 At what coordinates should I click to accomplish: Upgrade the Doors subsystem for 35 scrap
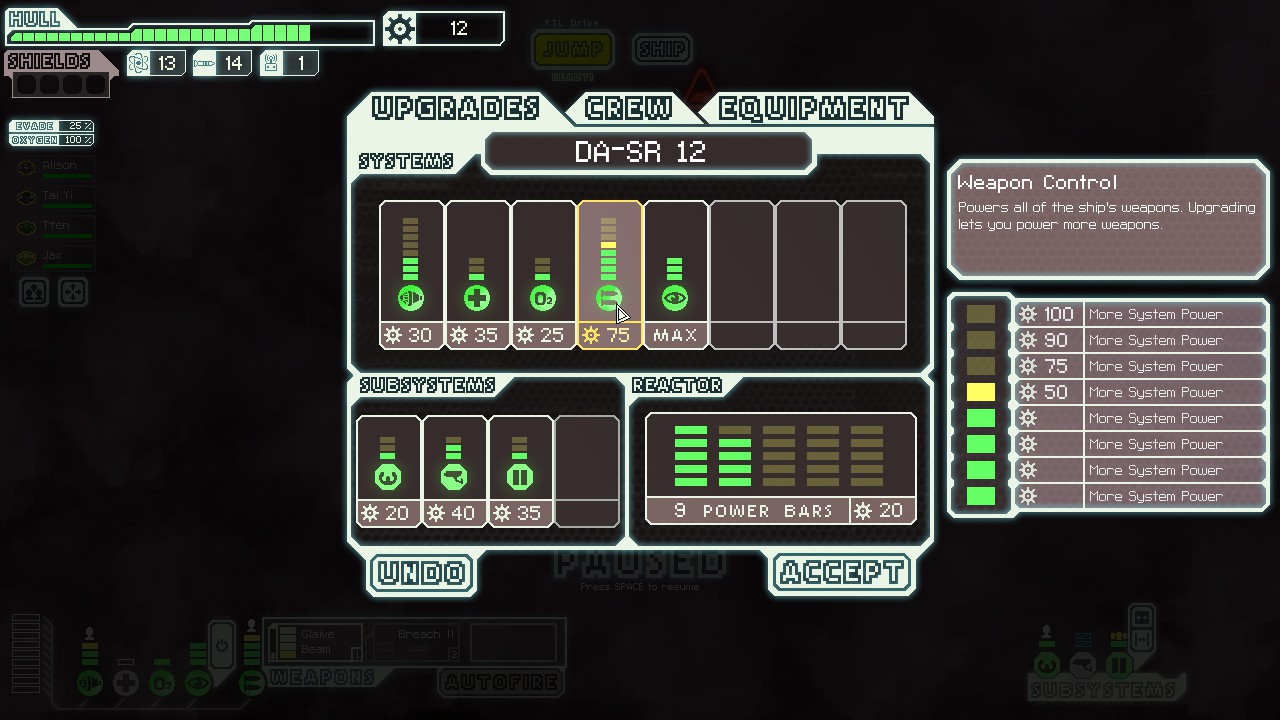pyautogui.click(x=520, y=471)
